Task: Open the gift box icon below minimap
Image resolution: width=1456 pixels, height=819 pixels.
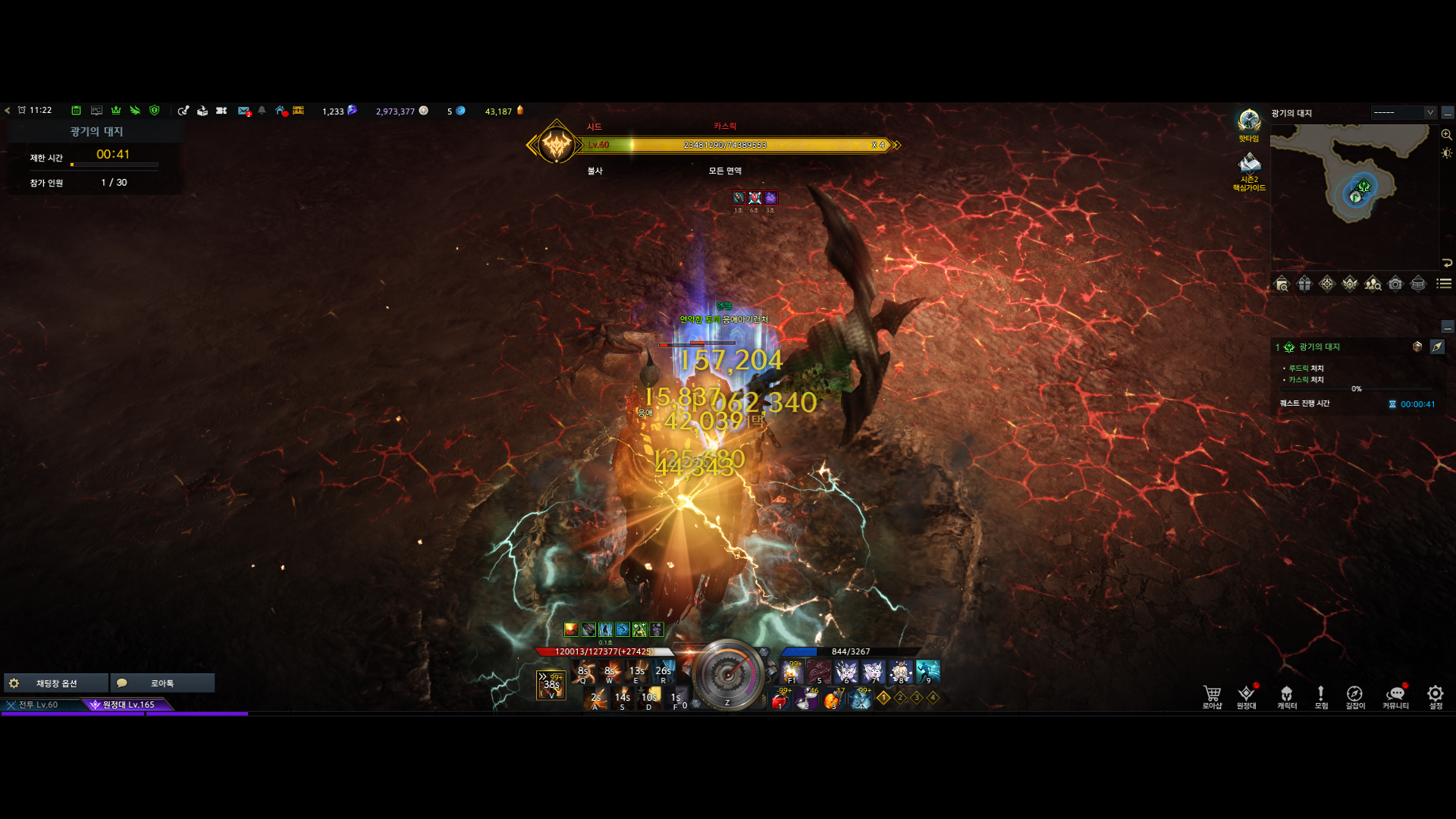Action: click(1304, 284)
